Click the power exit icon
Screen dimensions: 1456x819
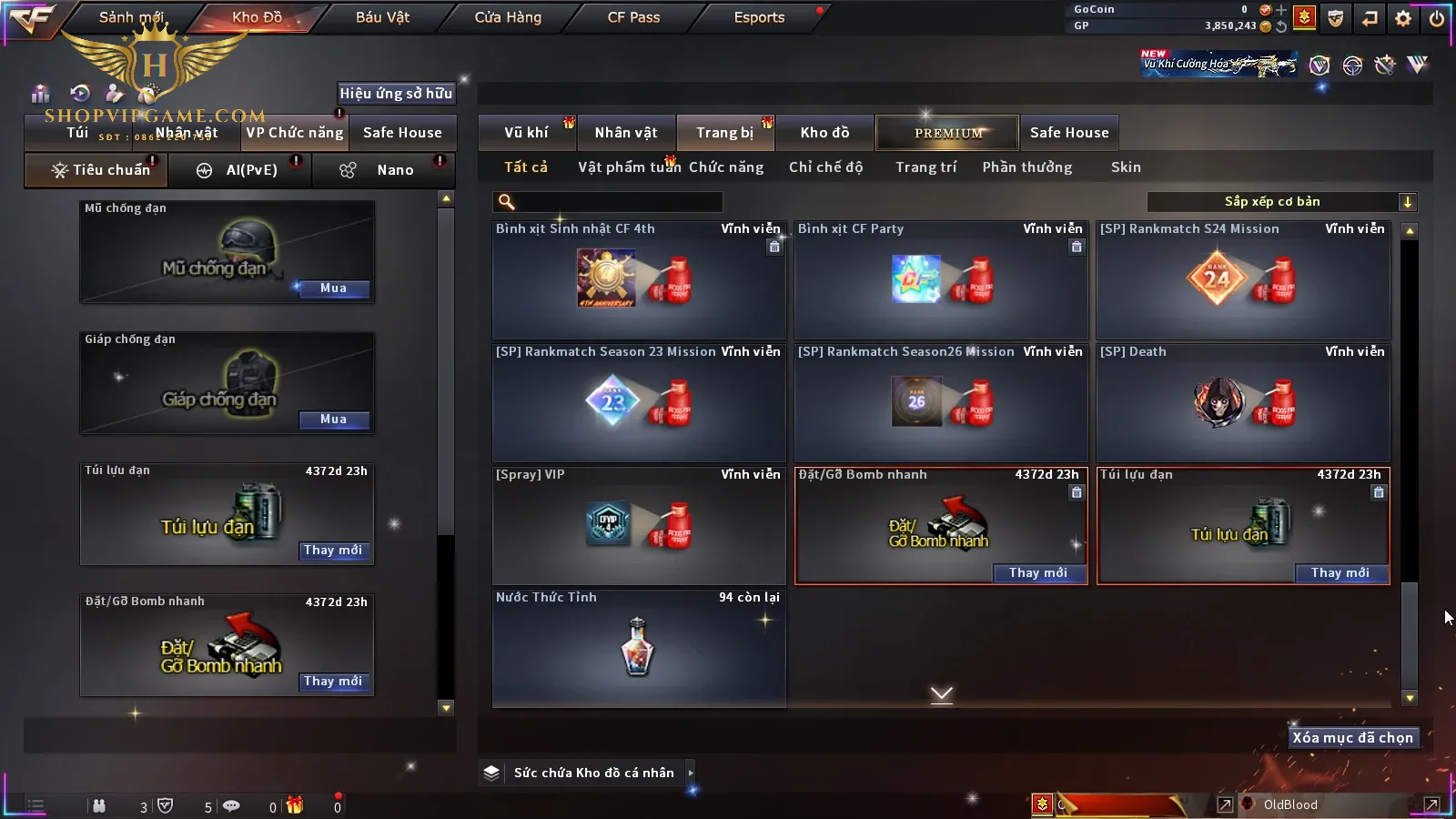(x=1437, y=18)
